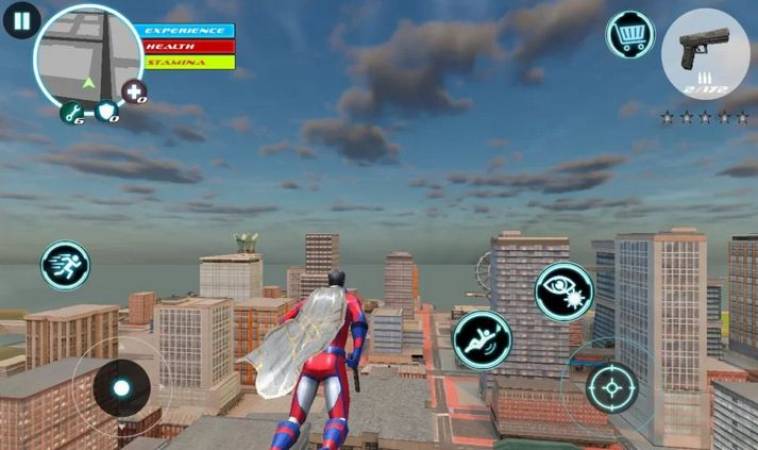Pause the game
The width and height of the screenshot is (758, 450).
[x=21, y=20]
